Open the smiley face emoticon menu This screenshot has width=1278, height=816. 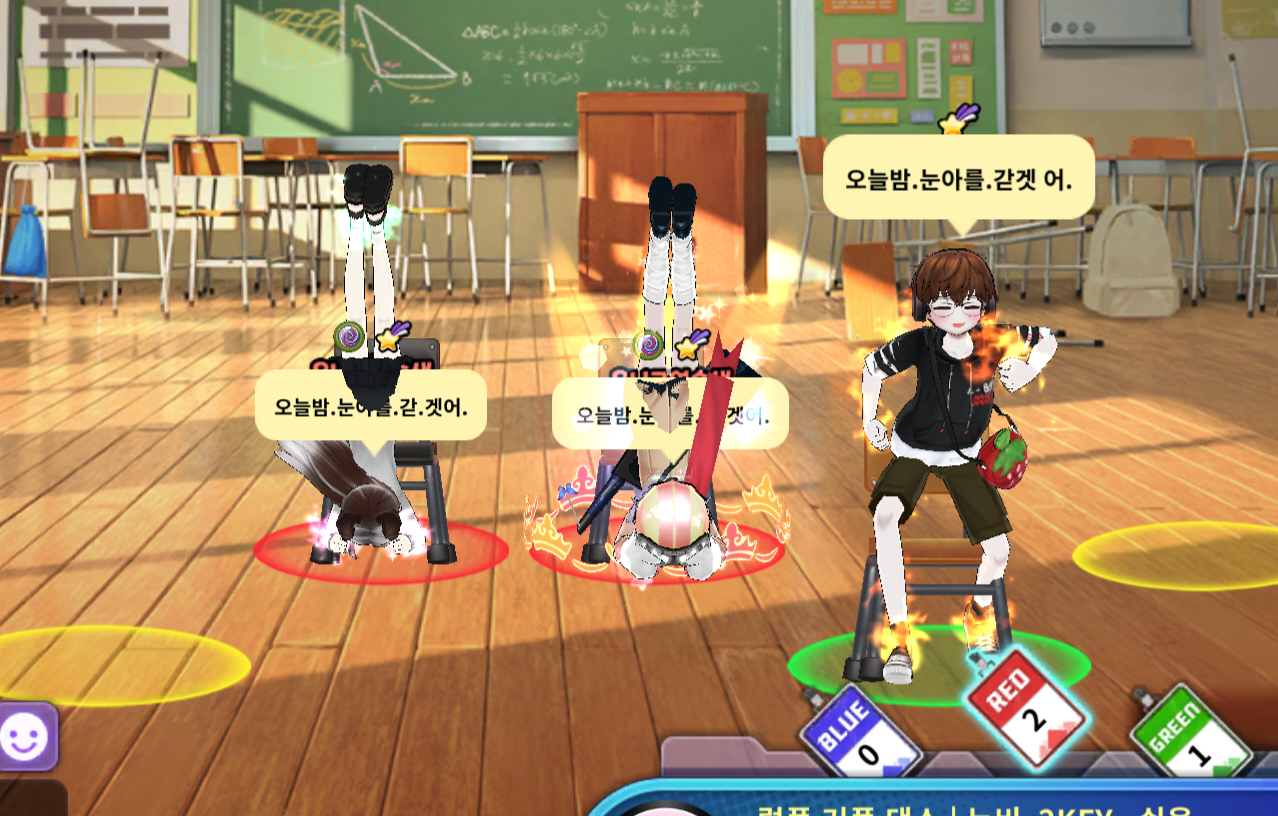tap(27, 736)
